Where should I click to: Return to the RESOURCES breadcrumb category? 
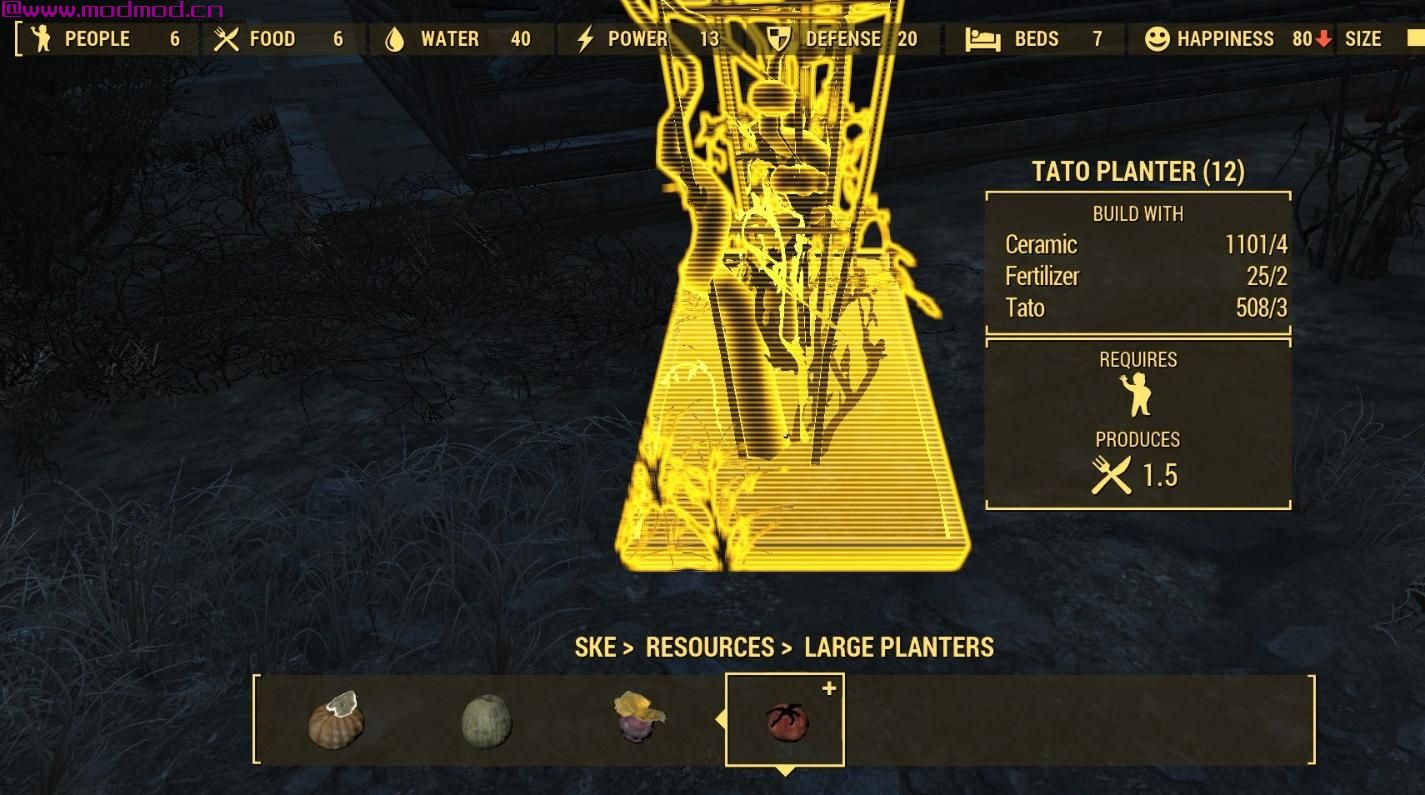click(x=709, y=647)
